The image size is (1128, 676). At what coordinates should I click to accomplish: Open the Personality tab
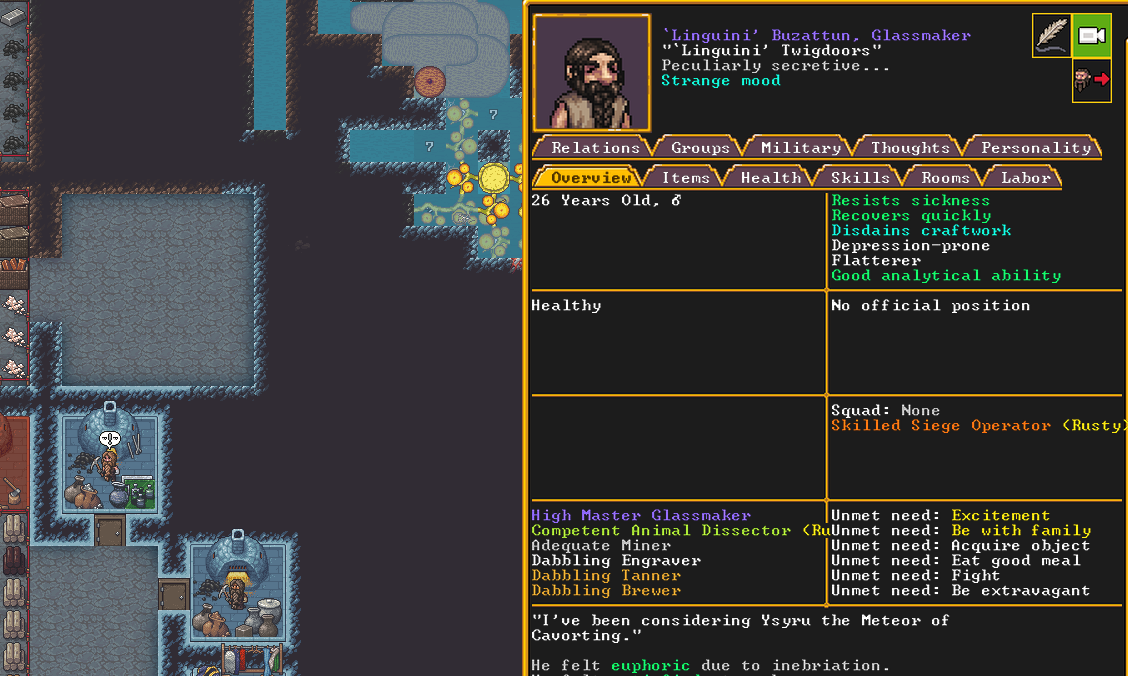pyautogui.click(x=1035, y=147)
